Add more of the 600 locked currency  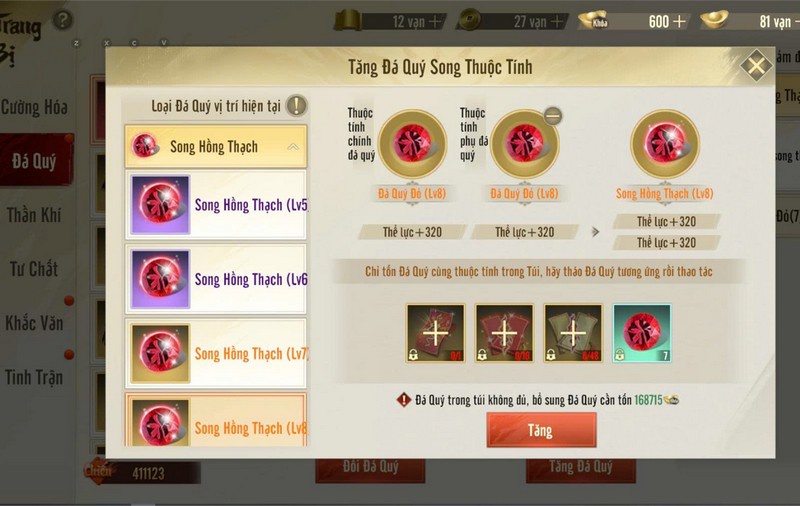click(680, 21)
